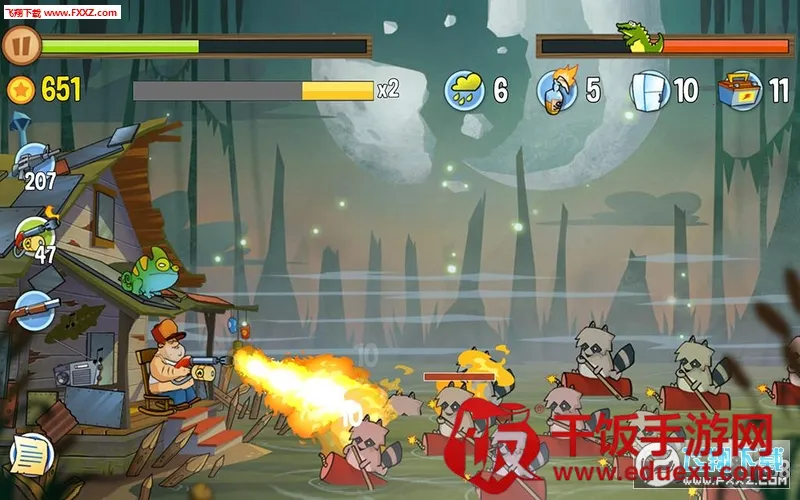Pause the game with the round pause button
Screen dimensions: 800x500
21,46
